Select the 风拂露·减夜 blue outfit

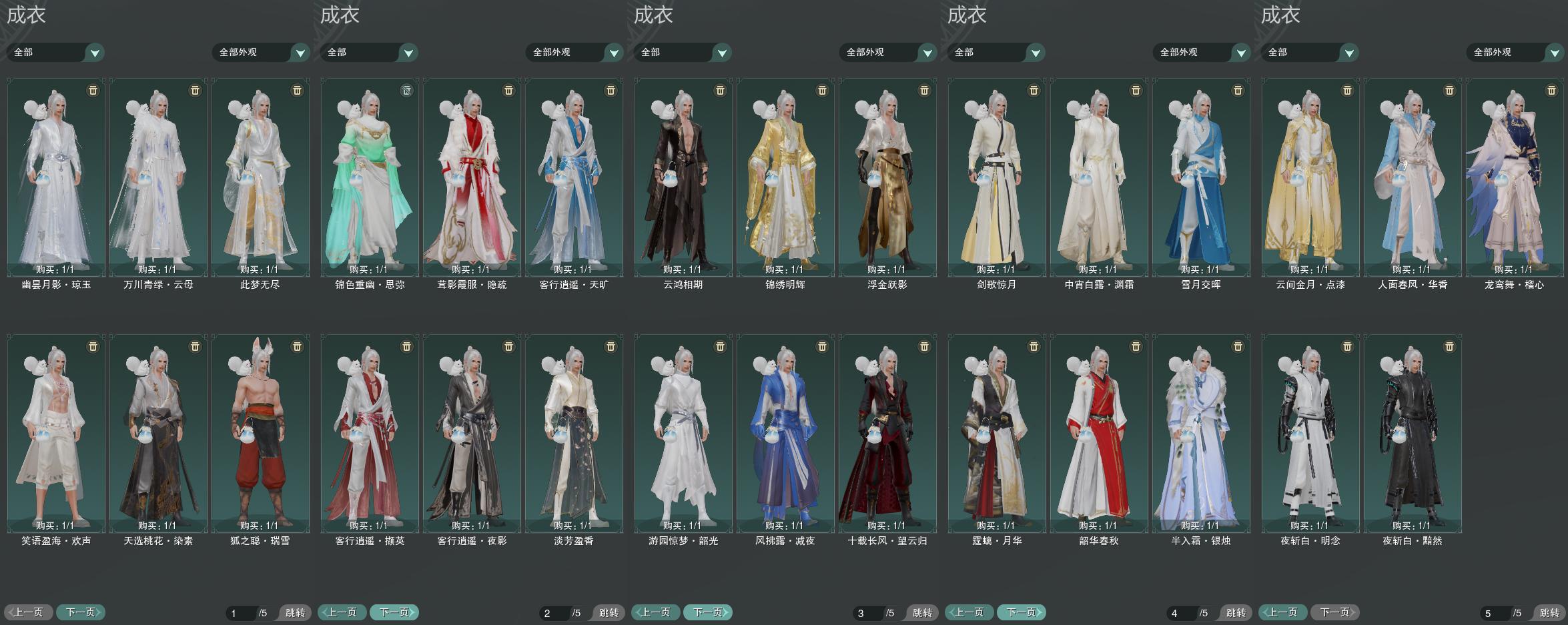785,434
